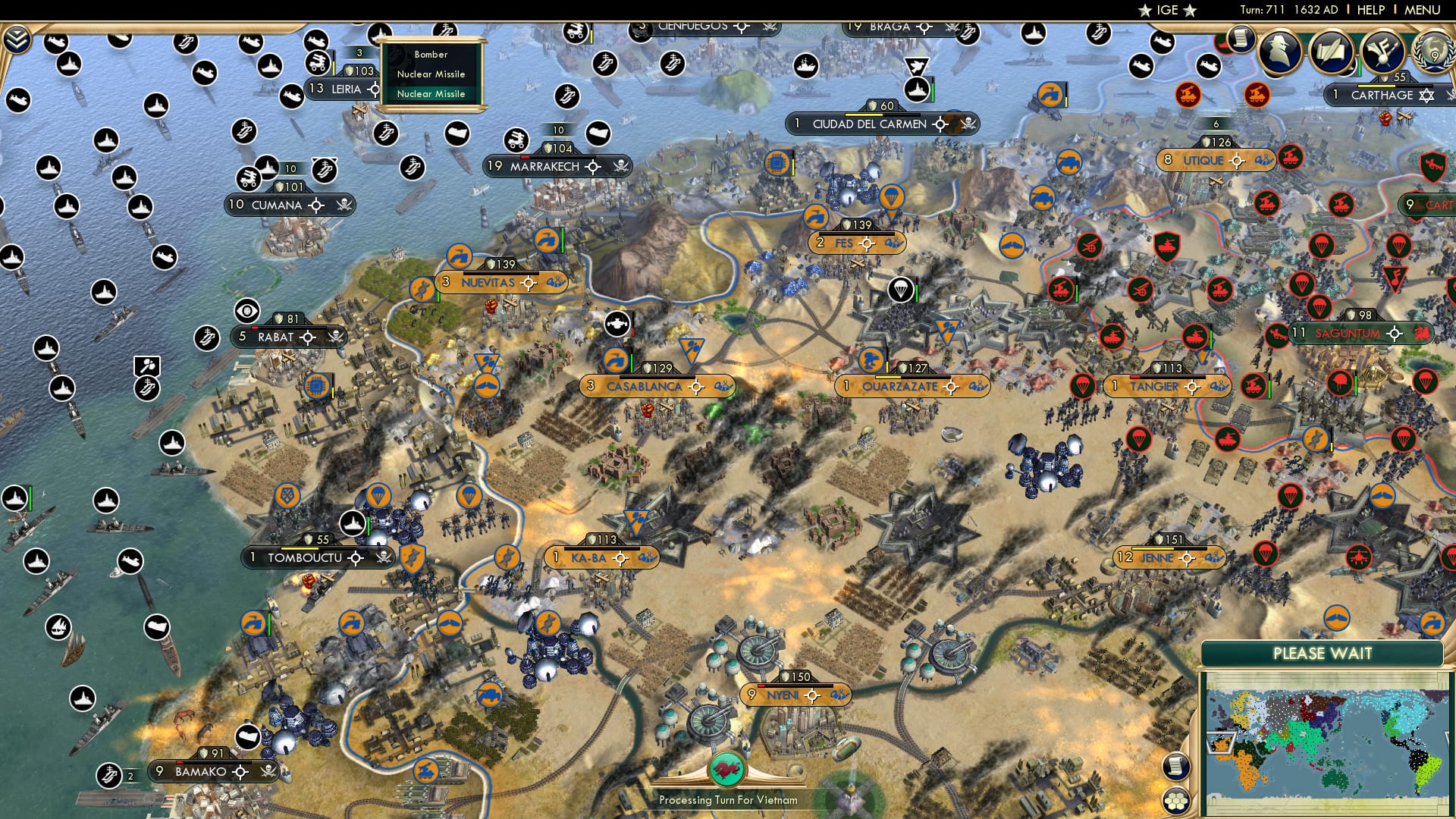
Task: Click the citizen focus crosshair on Casablanca's banner
Action: (x=695, y=387)
